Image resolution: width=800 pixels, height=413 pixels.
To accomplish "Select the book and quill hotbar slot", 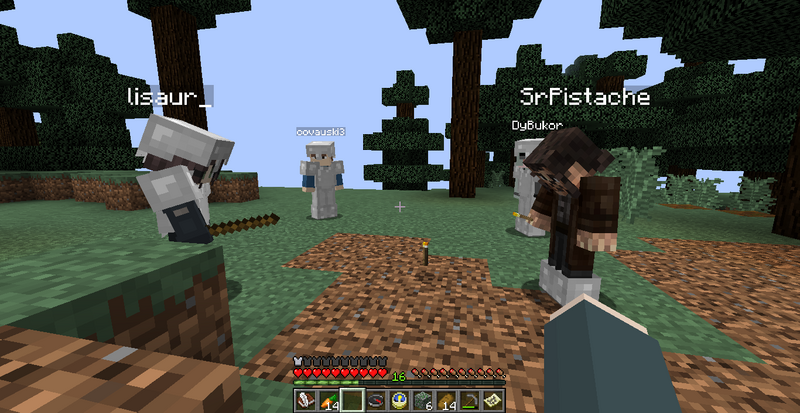I will click(x=303, y=400).
